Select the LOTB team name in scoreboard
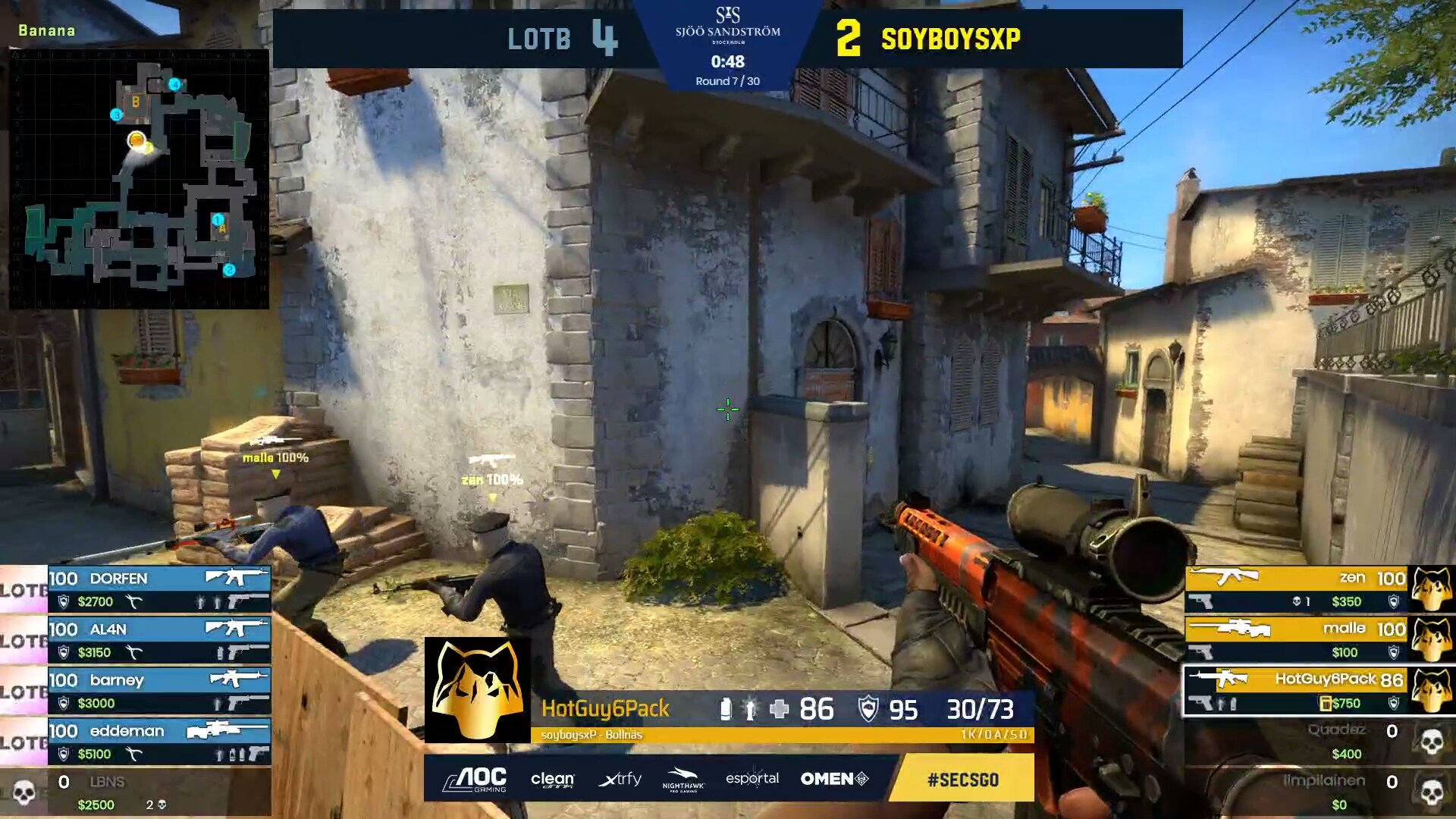 (x=538, y=39)
